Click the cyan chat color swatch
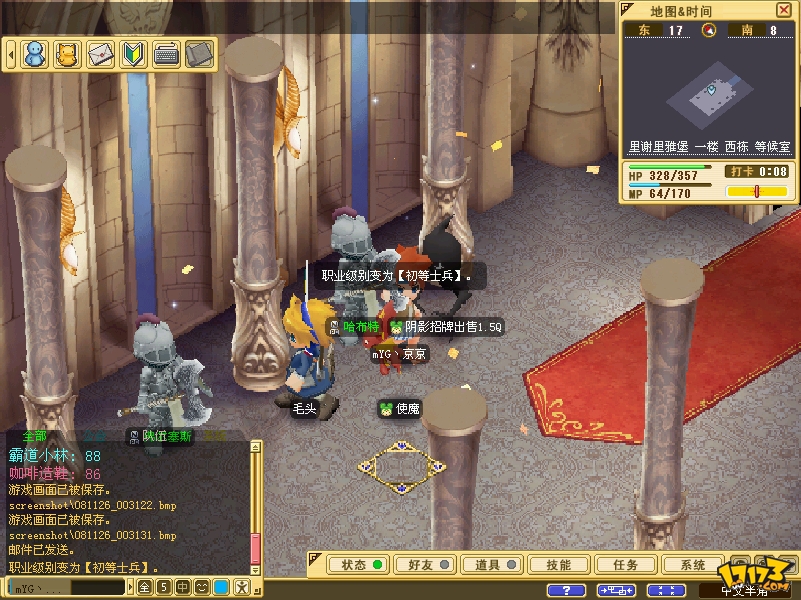Image resolution: width=801 pixels, height=600 pixels. coord(221,587)
